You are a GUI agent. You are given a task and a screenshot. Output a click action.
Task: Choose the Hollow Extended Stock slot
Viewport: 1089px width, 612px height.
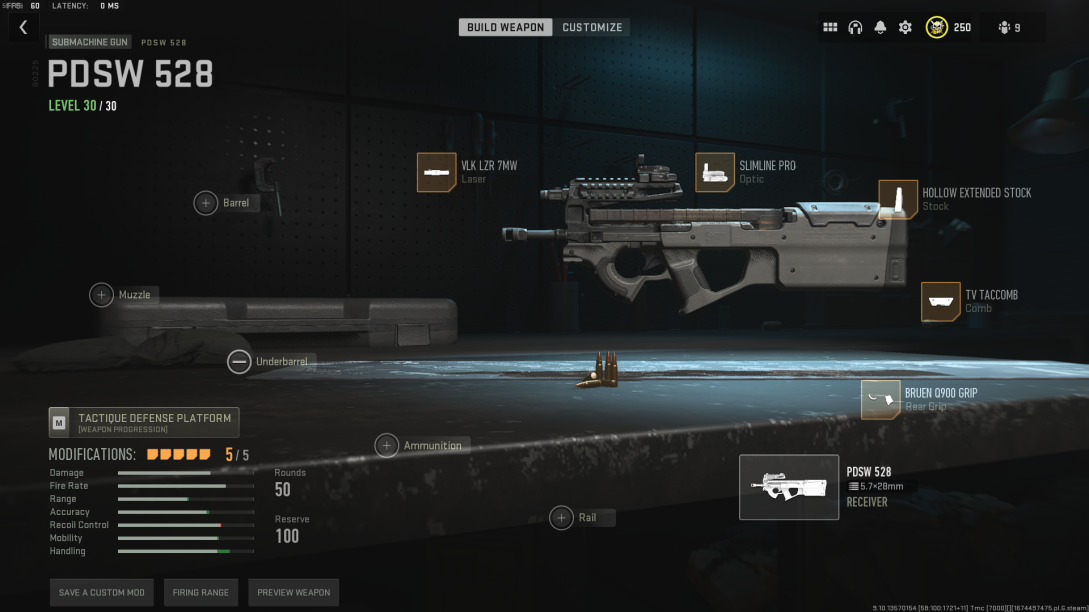point(898,199)
